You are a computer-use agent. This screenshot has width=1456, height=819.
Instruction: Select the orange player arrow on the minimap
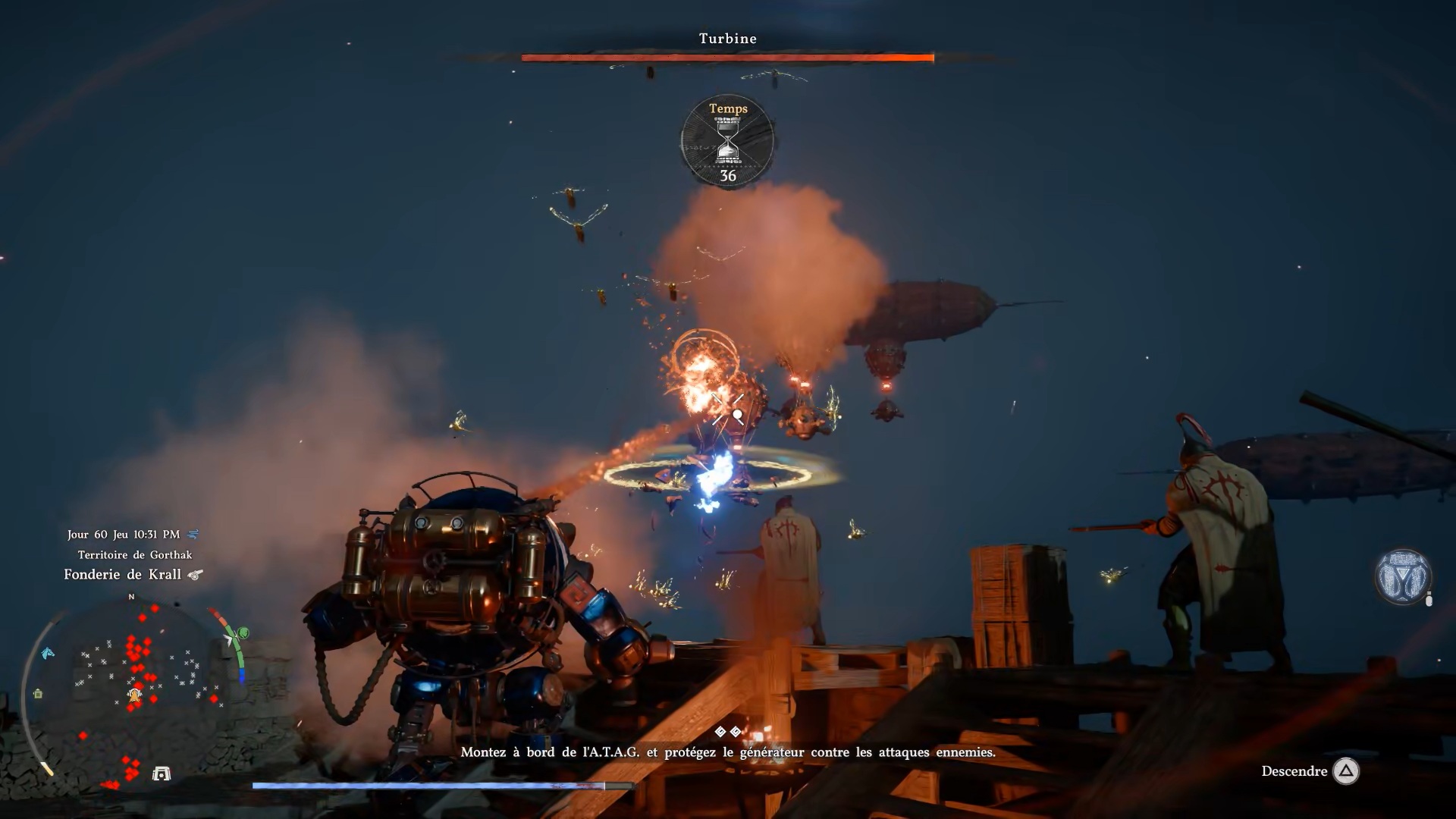135,695
